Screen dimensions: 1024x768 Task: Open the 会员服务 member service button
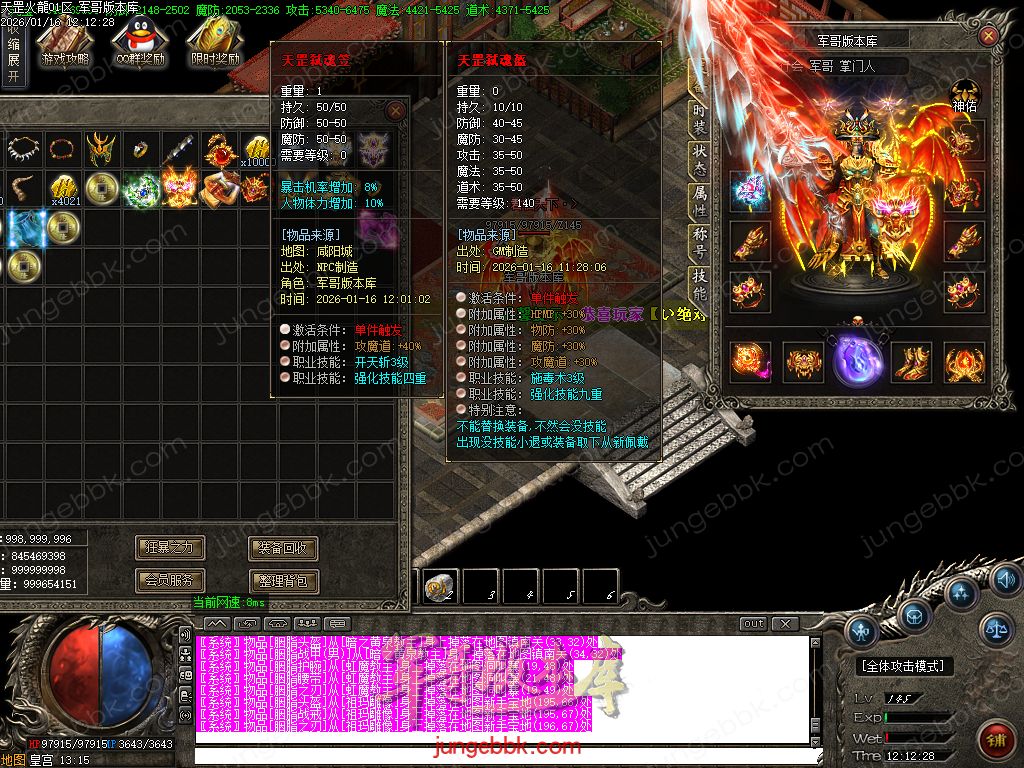[x=170, y=580]
